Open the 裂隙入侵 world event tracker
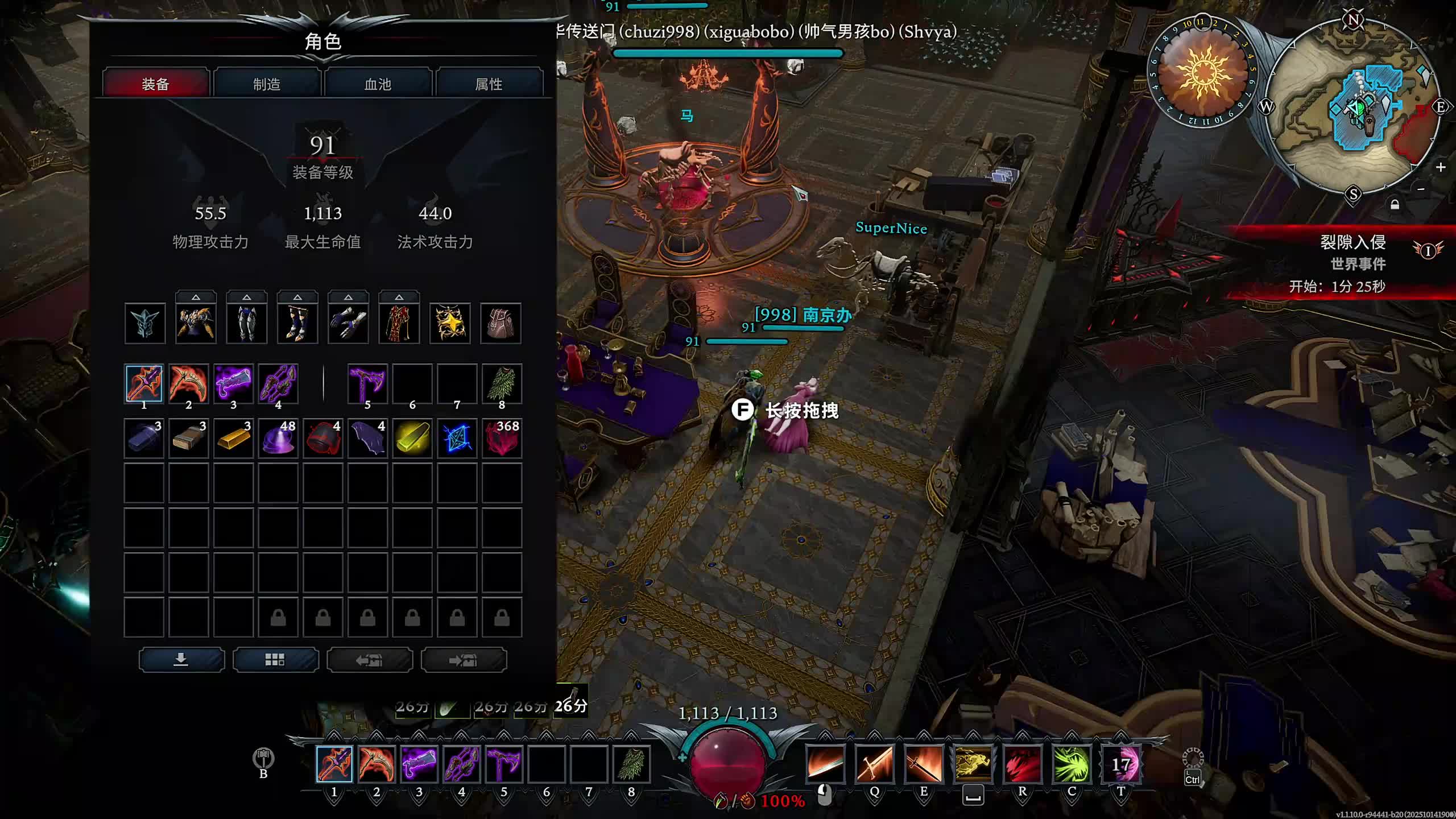The height and width of the screenshot is (819, 1456). tap(1352, 242)
